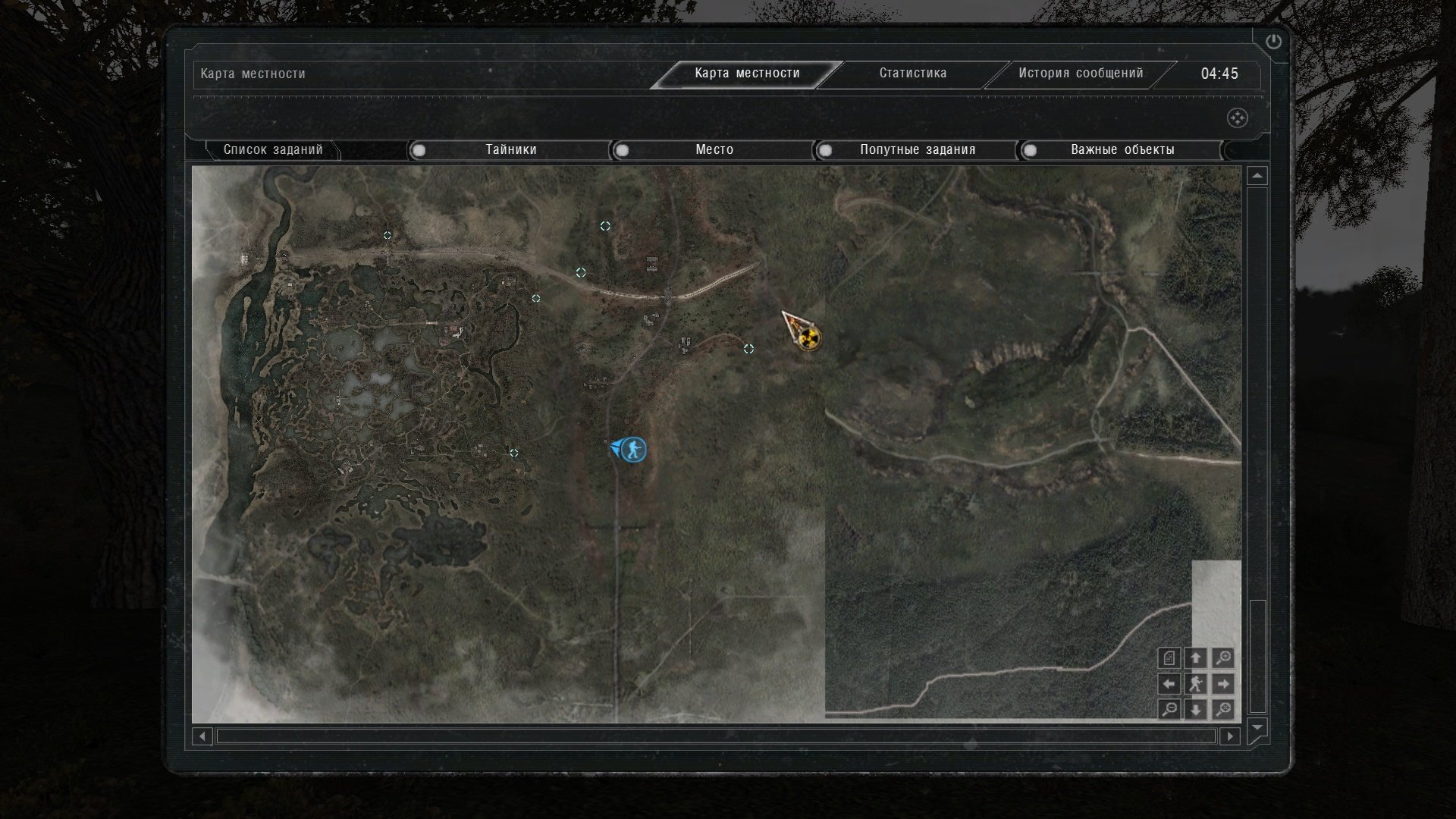The image size is (1456, 819).
Task: Open the История сообщений tab
Action: click(x=1080, y=74)
